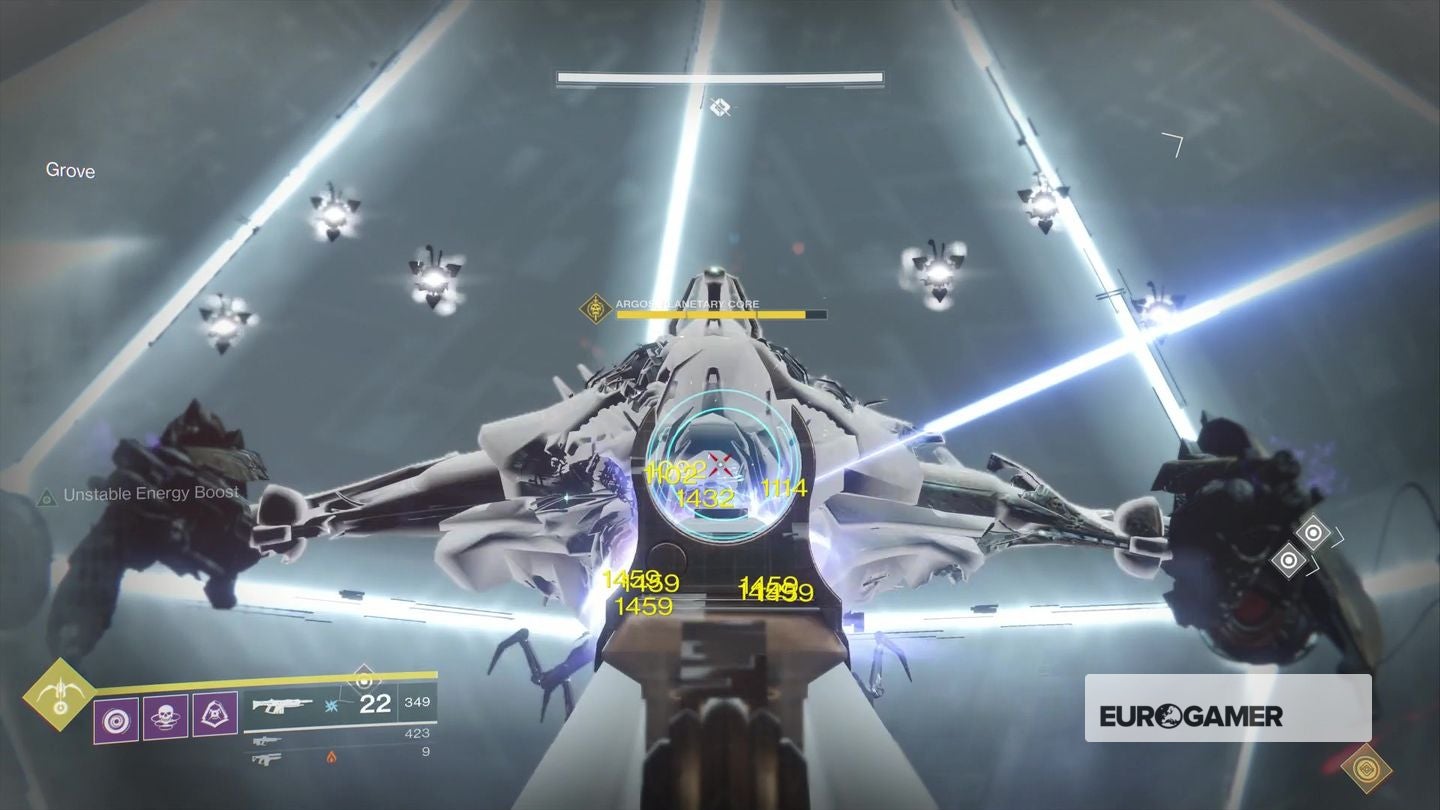Click the purple skull buff icon
This screenshot has width=1440, height=810.
tap(166, 718)
